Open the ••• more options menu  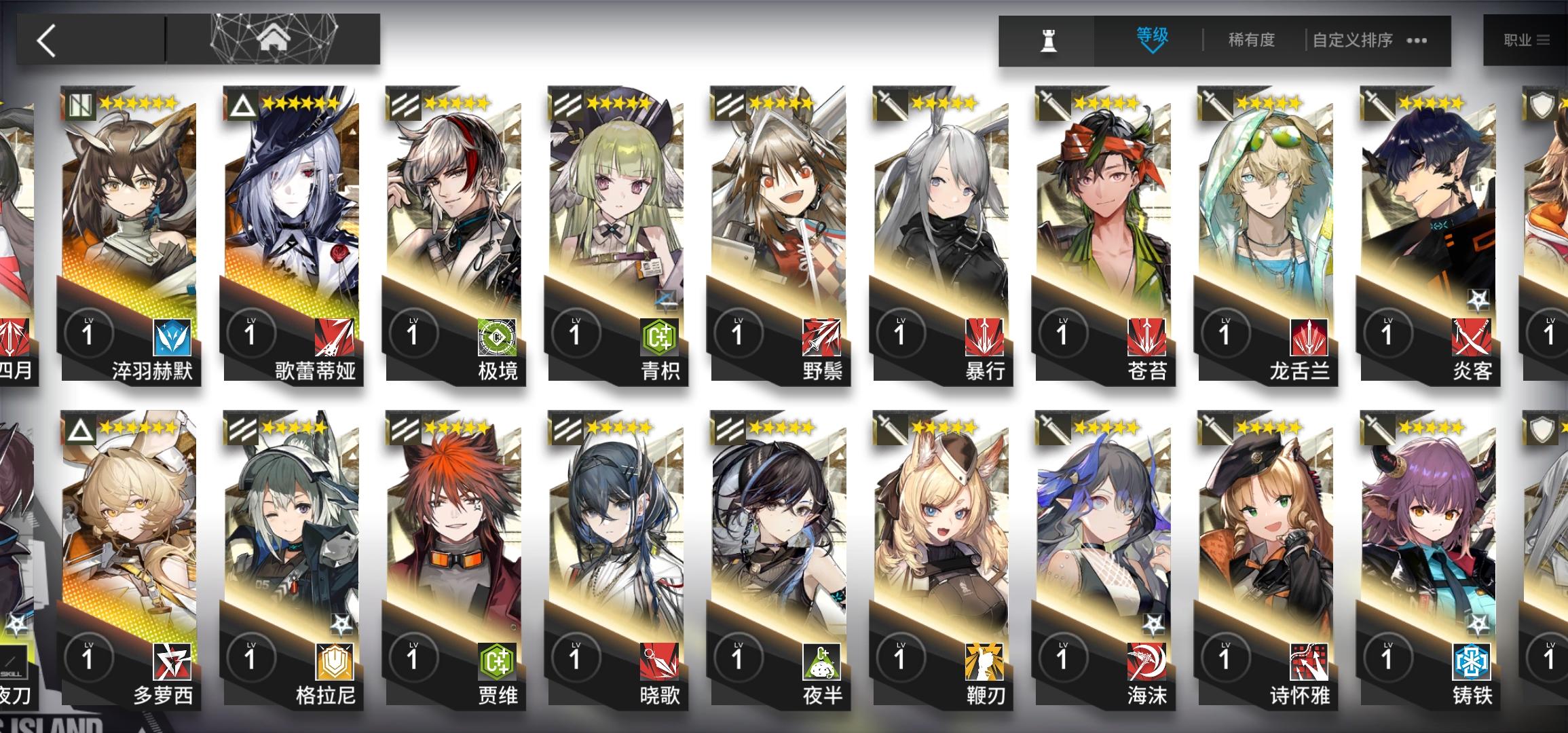click(1417, 41)
